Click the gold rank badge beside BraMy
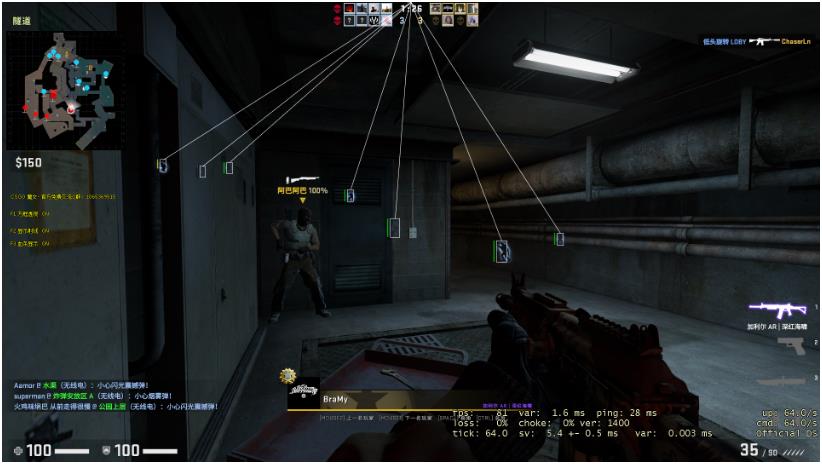Viewport: 822px width, 464px height. [290, 377]
